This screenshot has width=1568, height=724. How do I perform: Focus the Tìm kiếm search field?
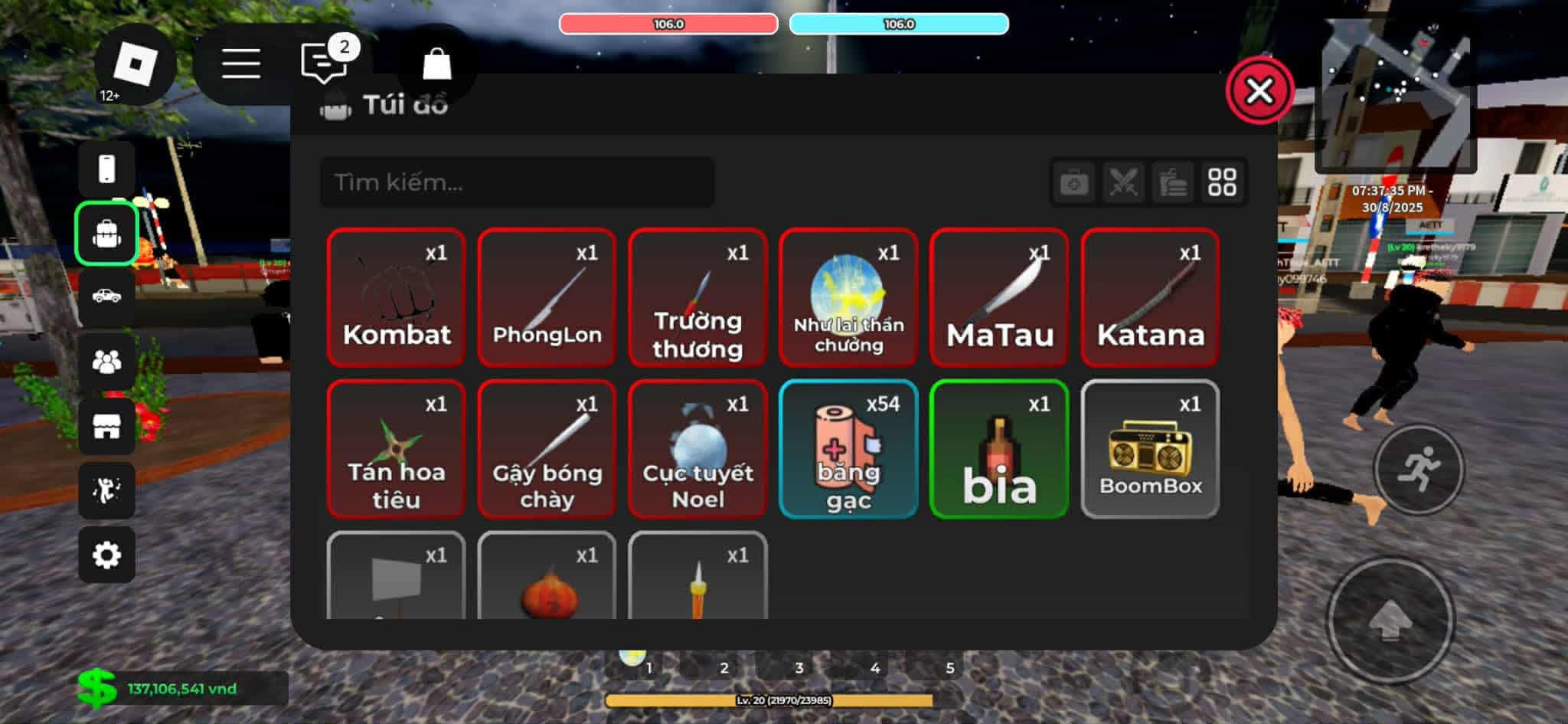pyautogui.click(x=517, y=182)
